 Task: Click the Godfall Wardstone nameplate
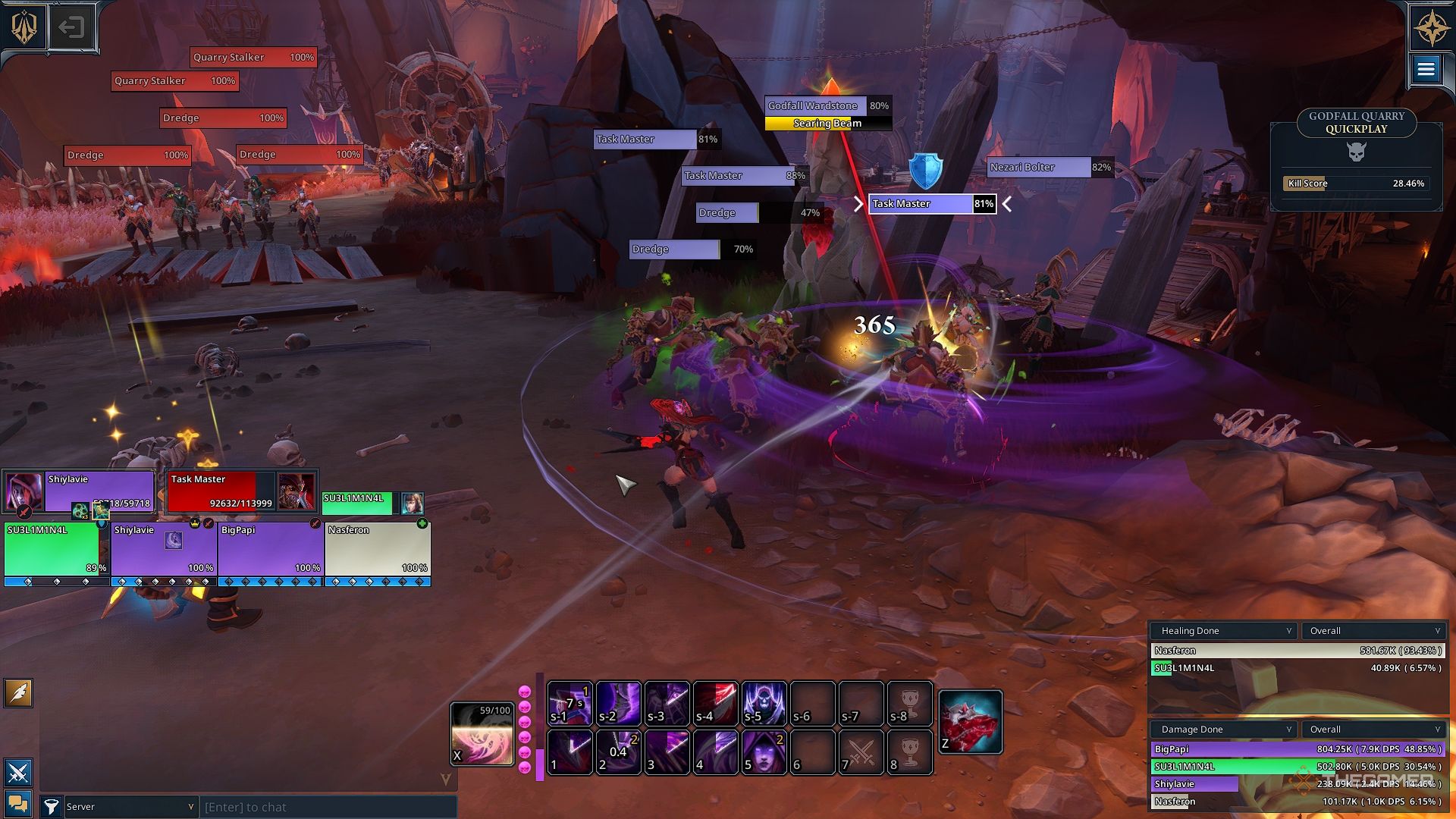tap(827, 106)
